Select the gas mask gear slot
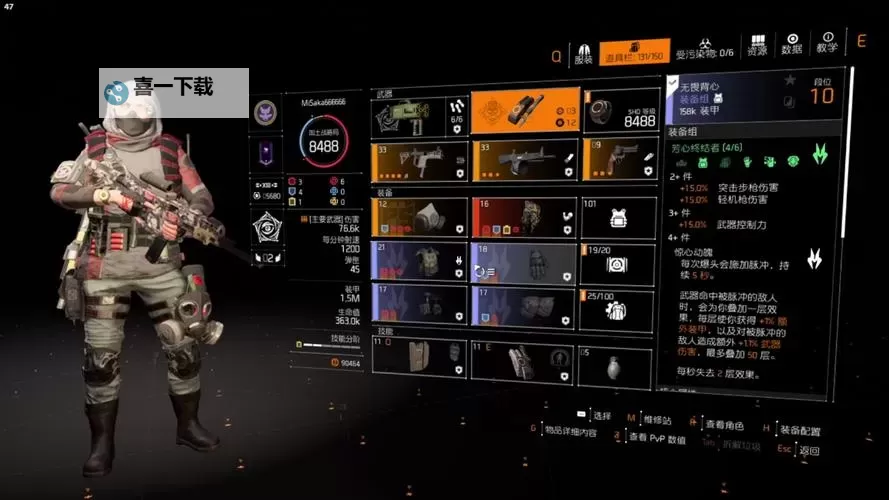 coord(419,216)
